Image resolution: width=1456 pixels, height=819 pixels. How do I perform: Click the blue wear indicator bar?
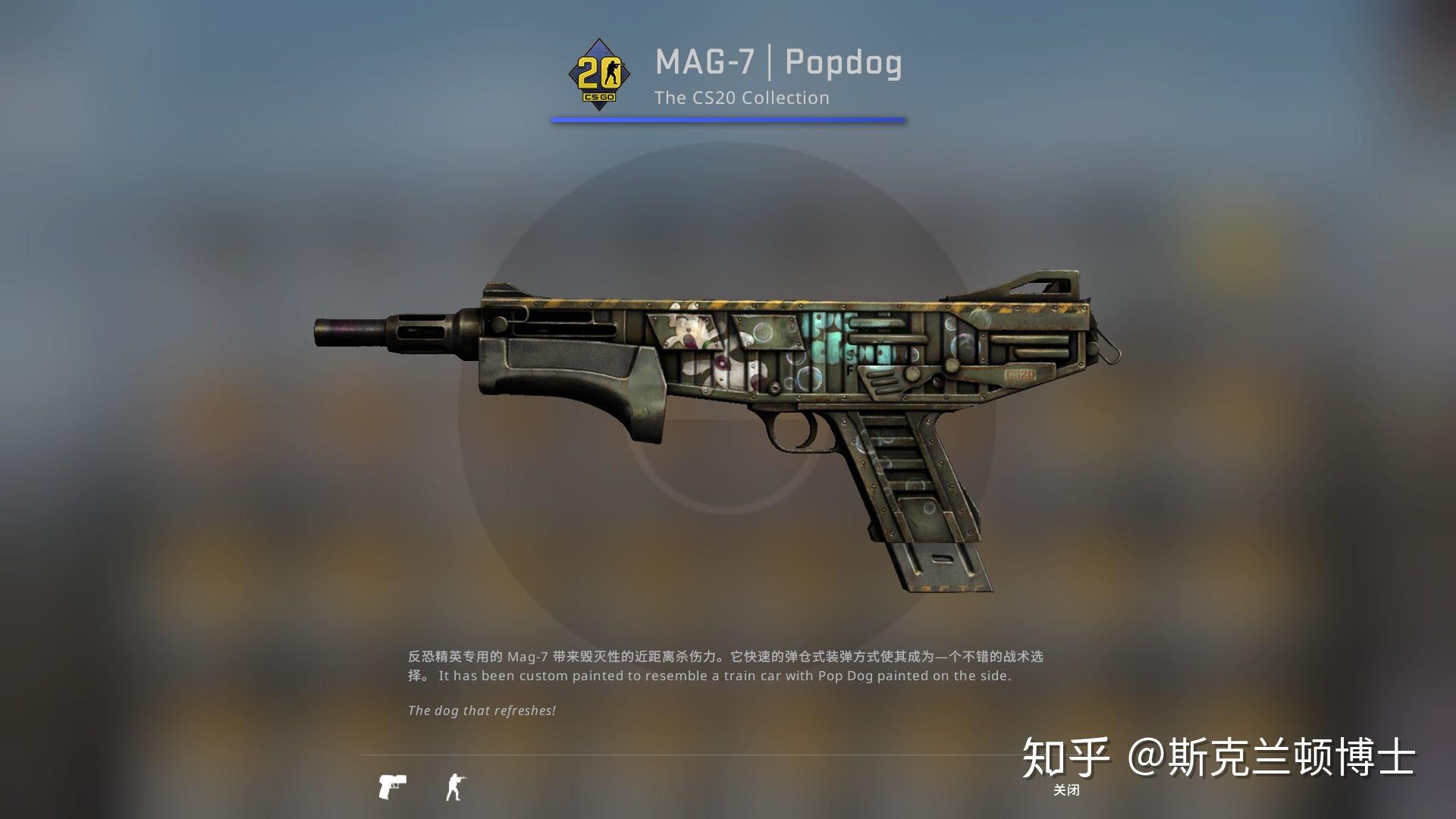pos(726,119)
